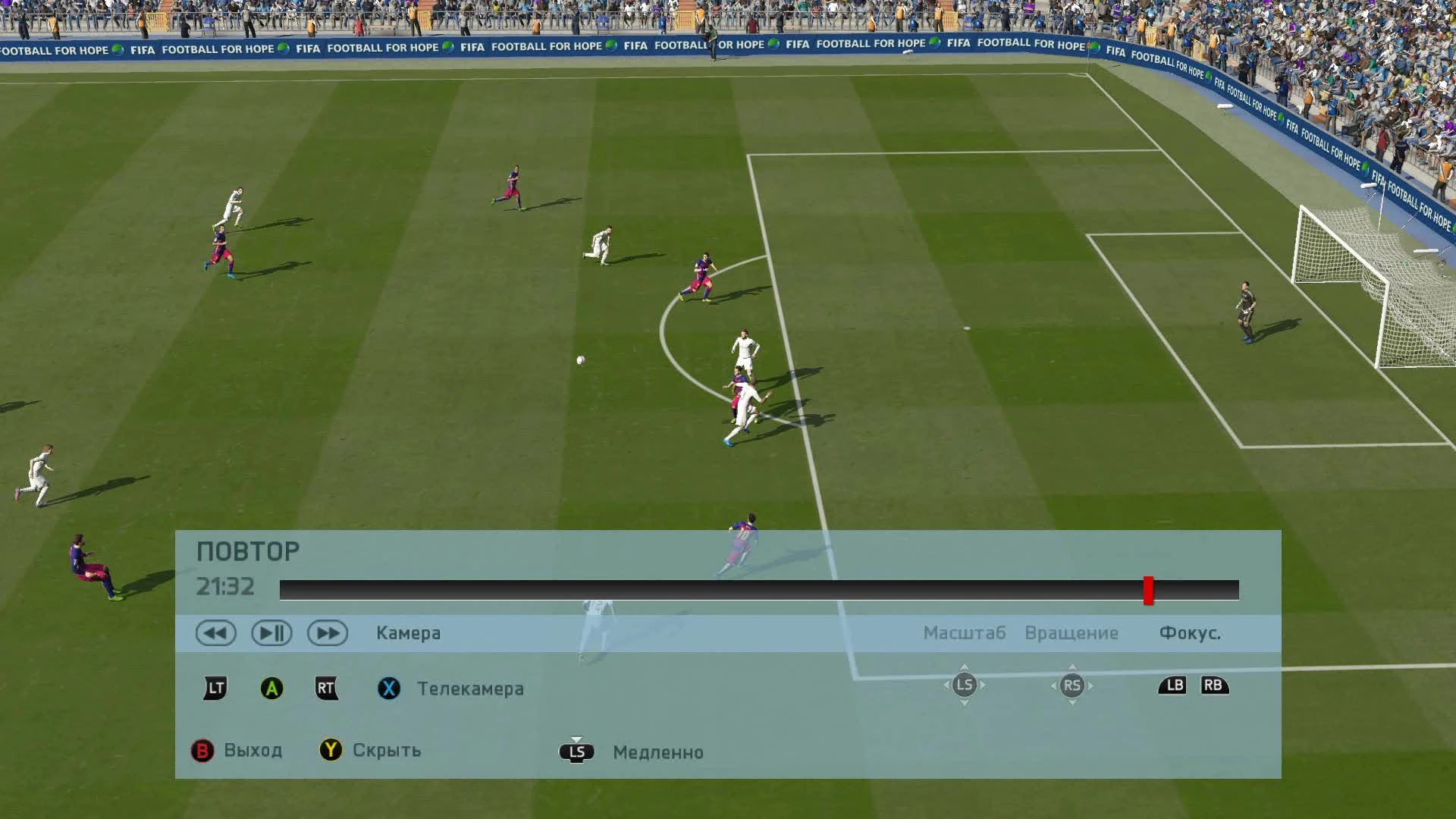Click the LS icon next to Медленно
The image size is (1456, 819).
pos(576,752)
